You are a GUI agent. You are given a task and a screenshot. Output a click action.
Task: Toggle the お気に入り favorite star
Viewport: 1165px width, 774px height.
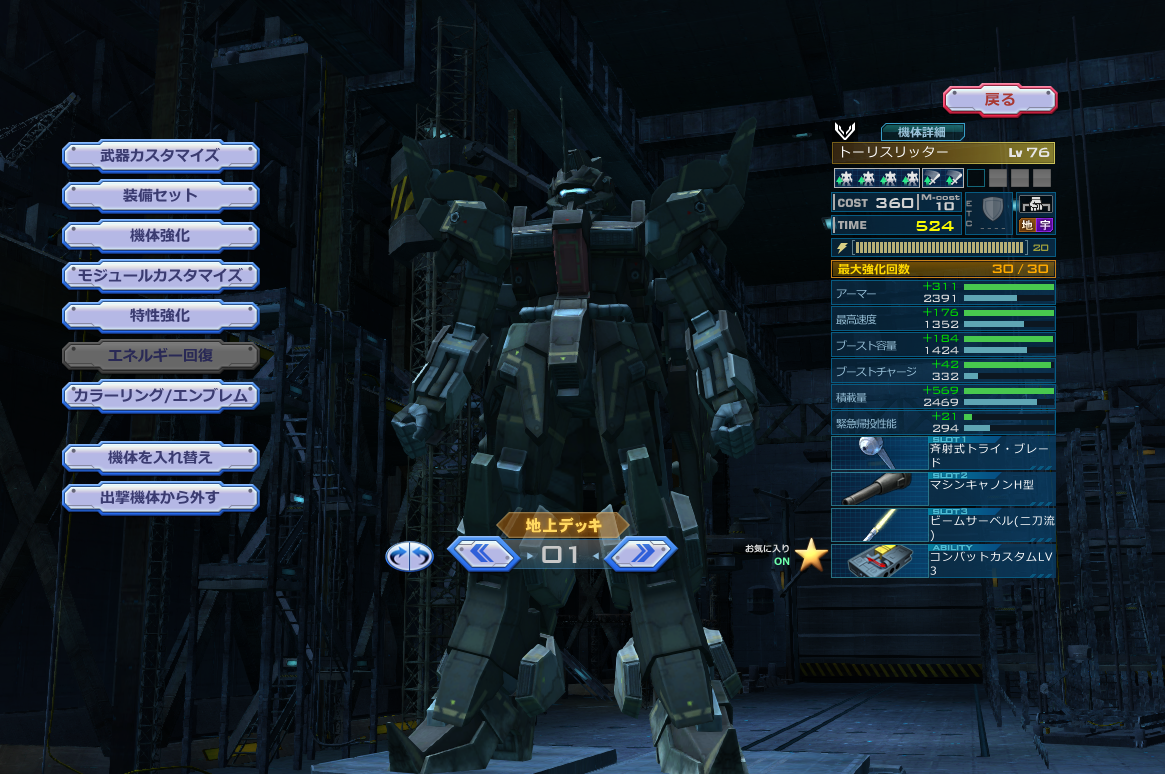pos(812,556)
